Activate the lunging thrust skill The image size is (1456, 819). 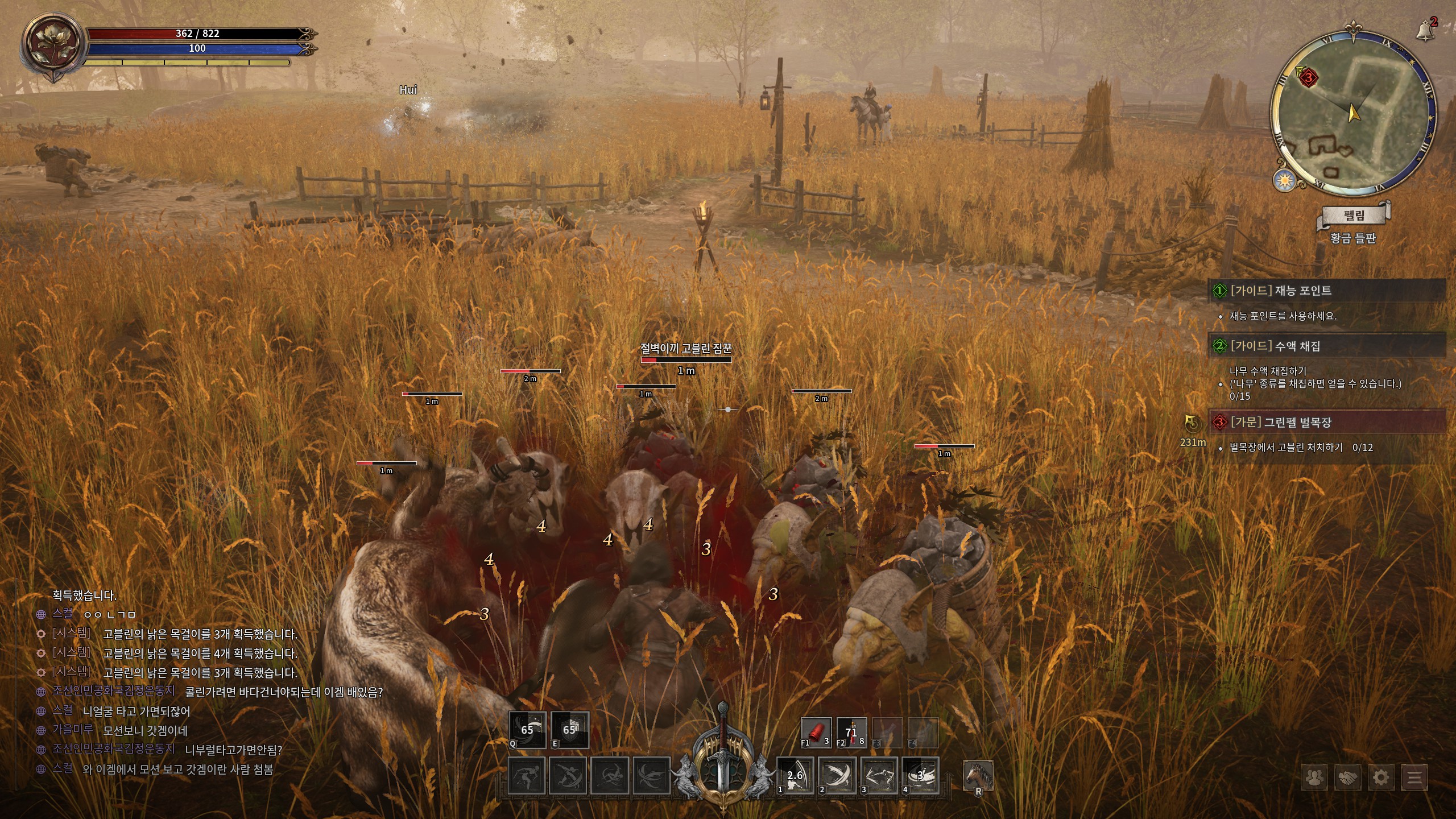coord(880,776)
